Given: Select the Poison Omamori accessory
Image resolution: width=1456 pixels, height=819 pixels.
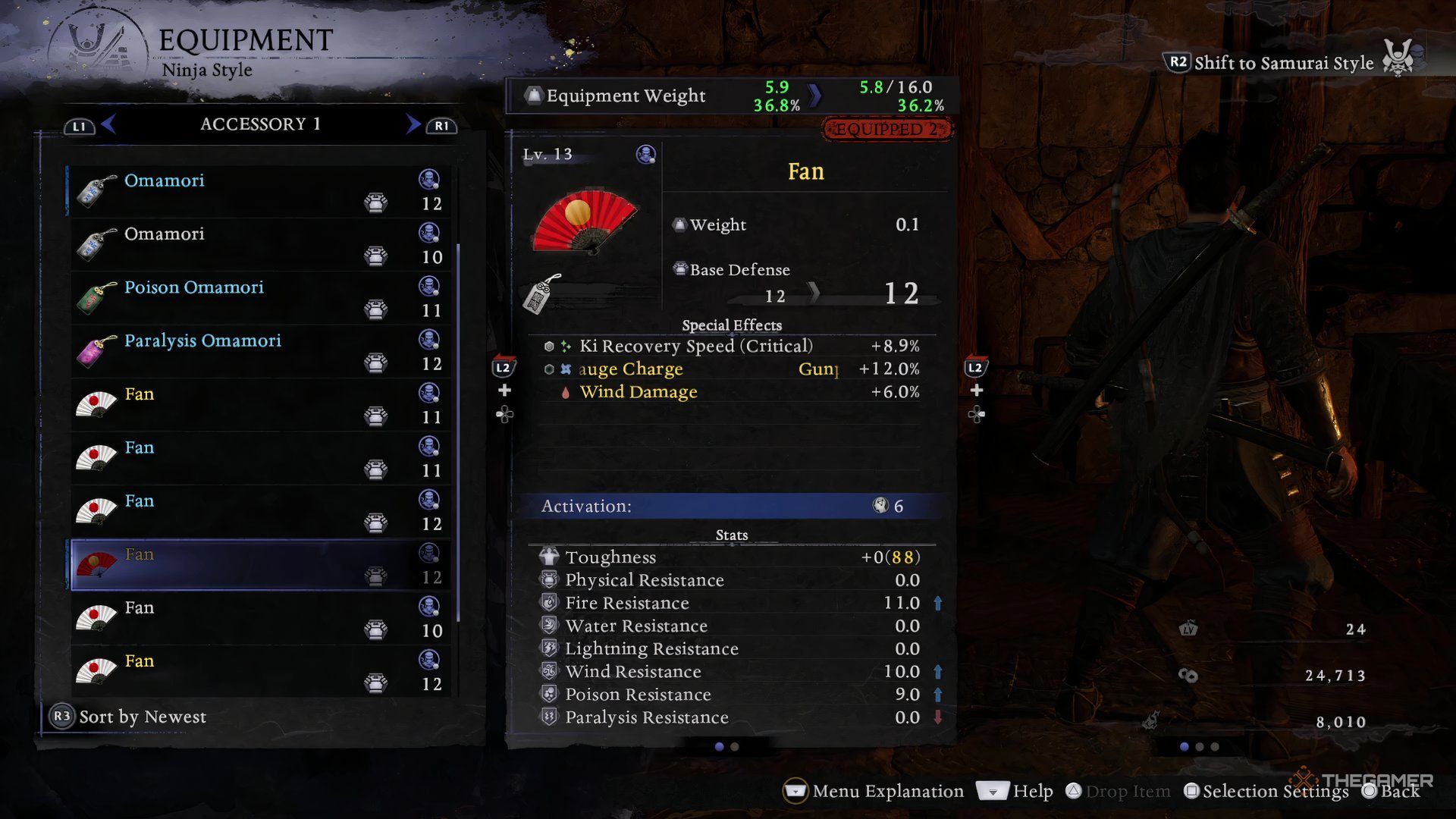Looking at the screenshot, I should [258, 298].
